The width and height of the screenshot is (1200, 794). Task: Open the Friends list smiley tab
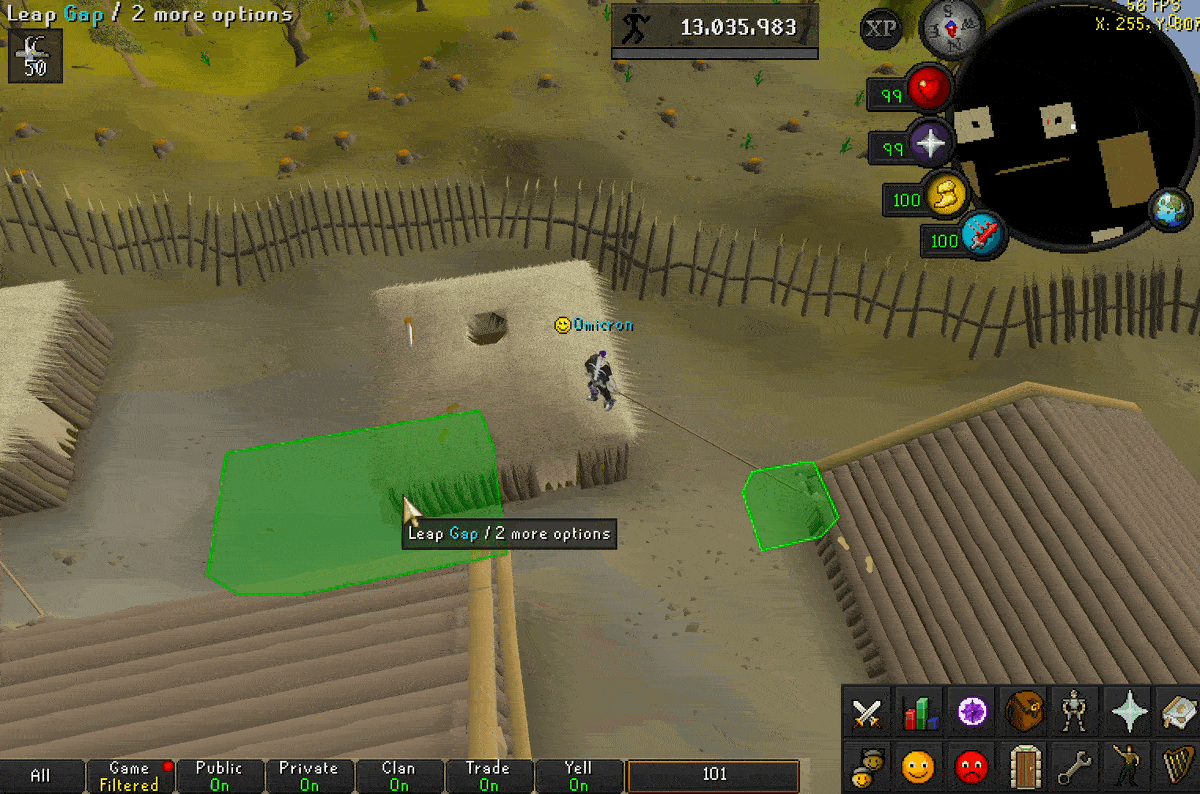(x=918, y=767)
